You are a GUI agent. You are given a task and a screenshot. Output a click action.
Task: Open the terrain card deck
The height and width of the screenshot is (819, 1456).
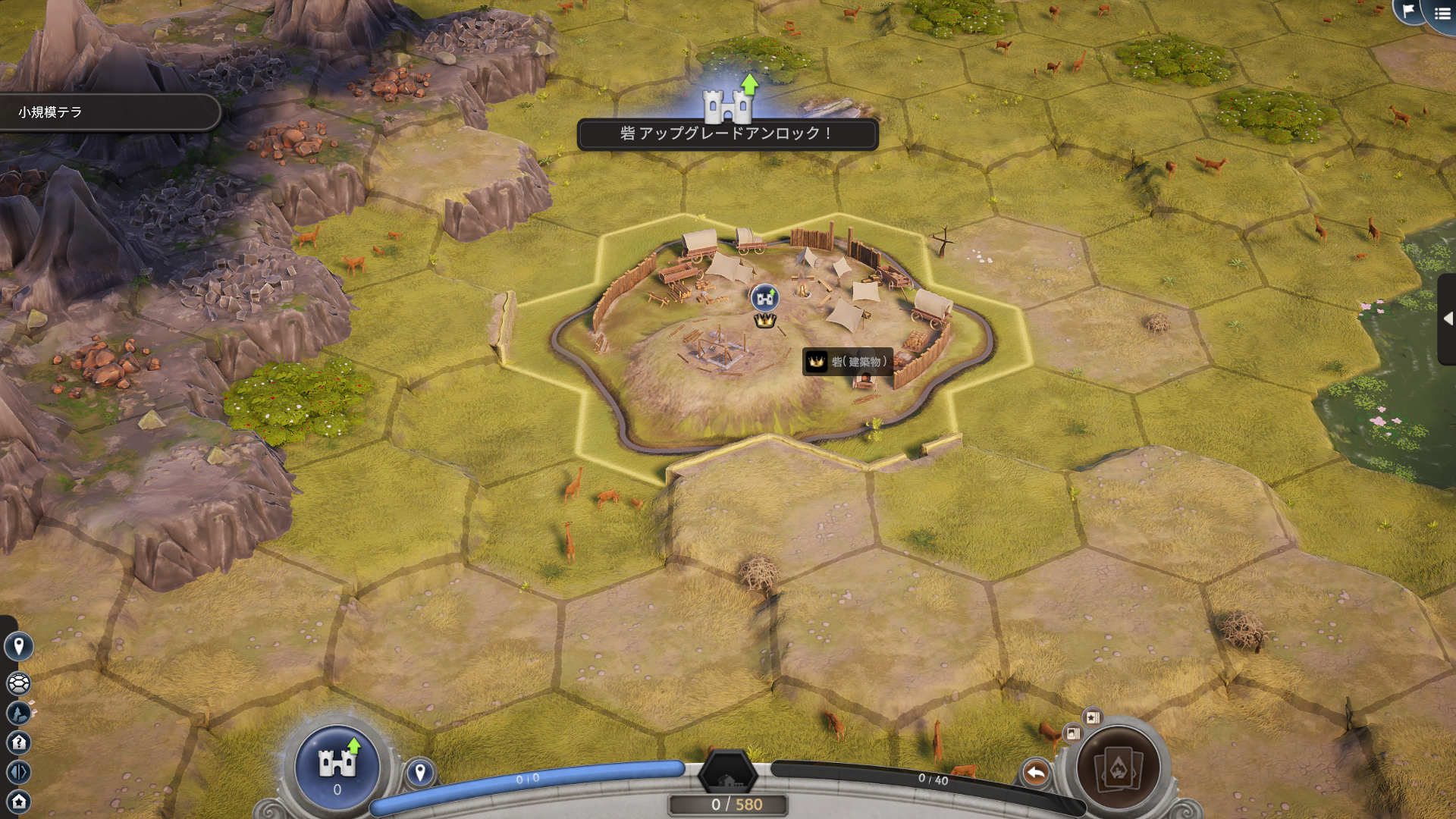coord(1119,769)
